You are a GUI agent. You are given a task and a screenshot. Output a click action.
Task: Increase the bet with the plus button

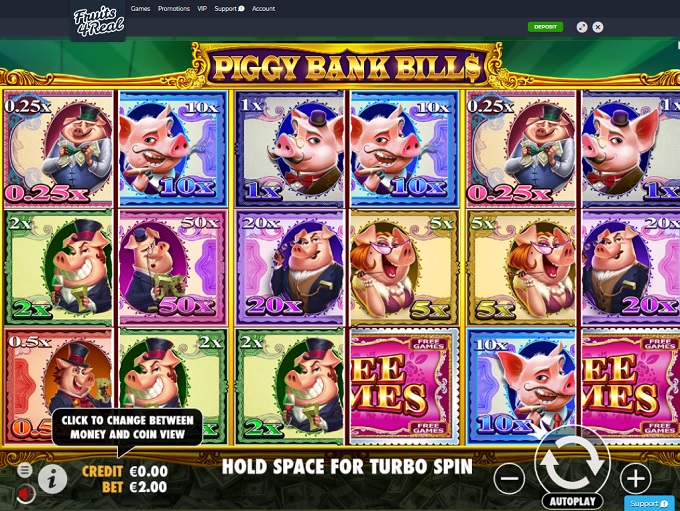(x=636, y=478)
